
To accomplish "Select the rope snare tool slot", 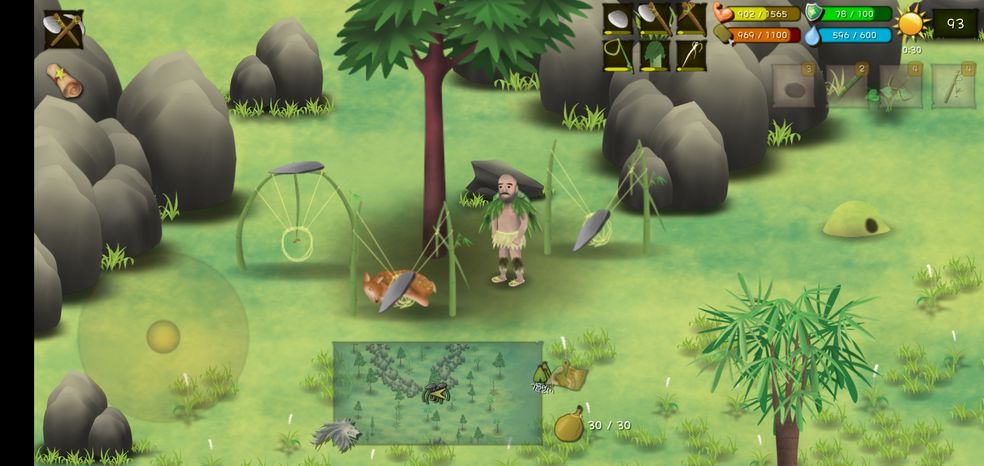I will pyautogui.click(x=619, y=55).
